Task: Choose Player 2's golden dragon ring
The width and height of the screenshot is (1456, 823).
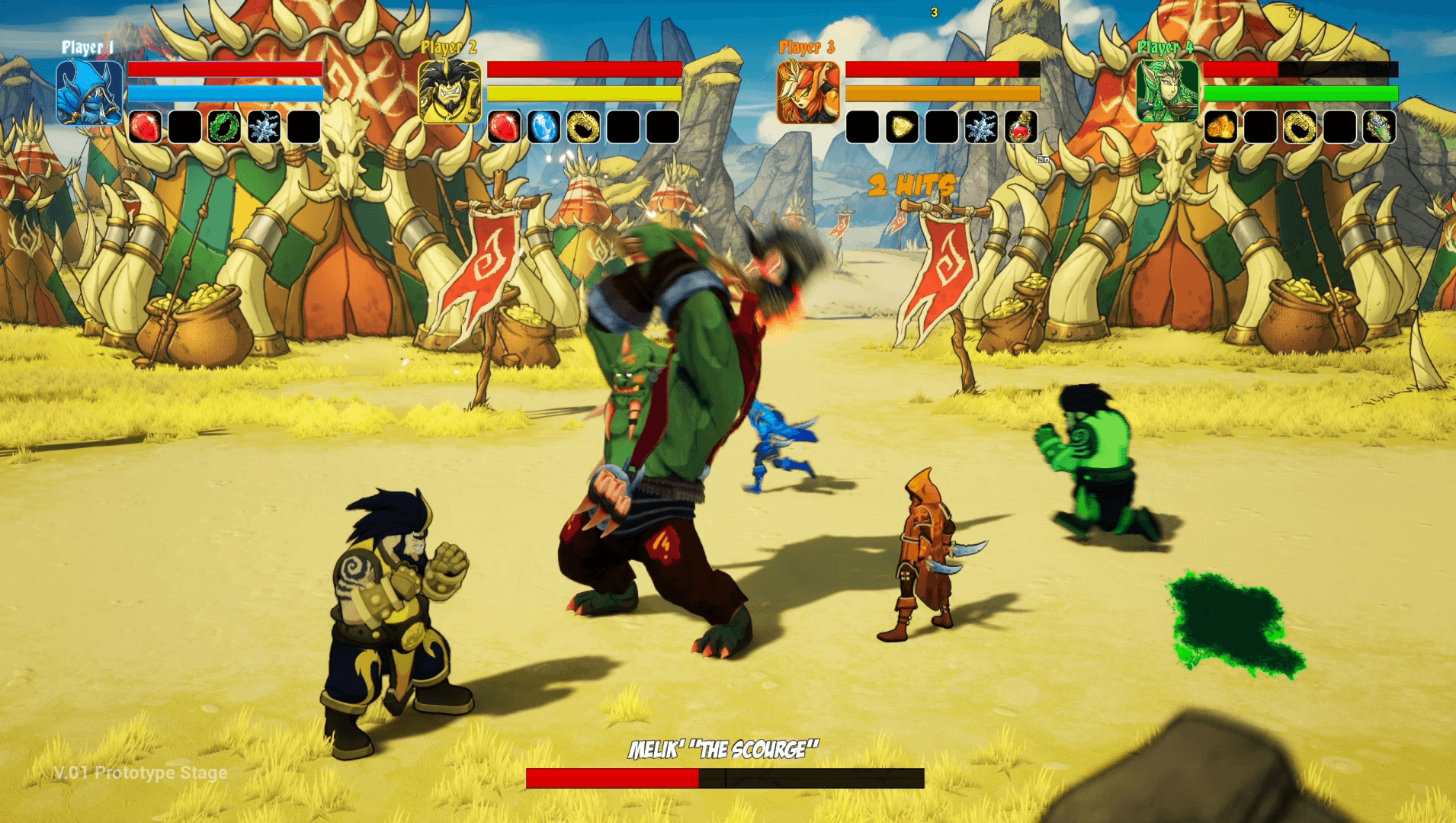Action: click(583, 127)
